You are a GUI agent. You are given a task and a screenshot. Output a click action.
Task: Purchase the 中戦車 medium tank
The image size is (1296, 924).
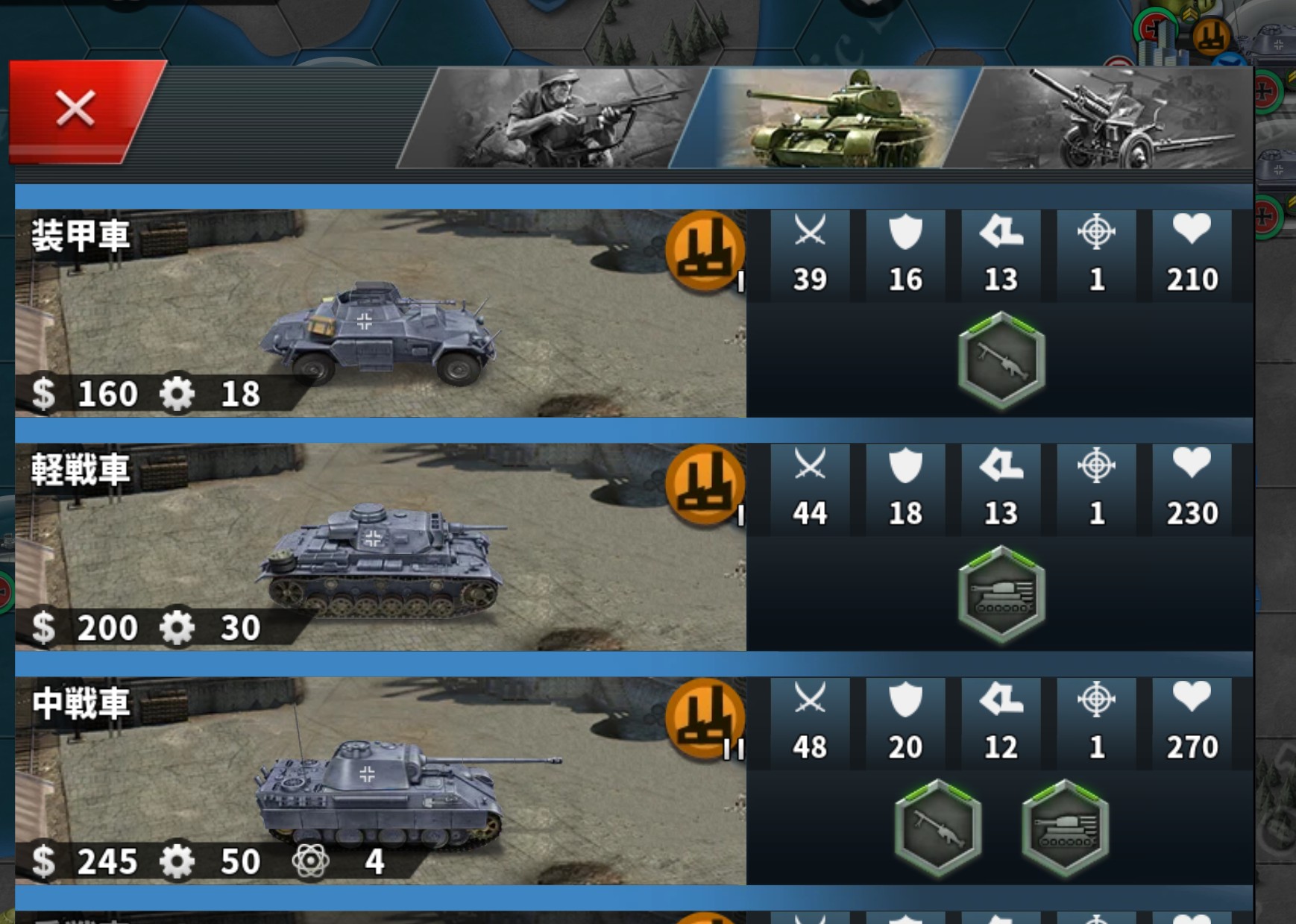pyautogui.click(x=380, y=782)
